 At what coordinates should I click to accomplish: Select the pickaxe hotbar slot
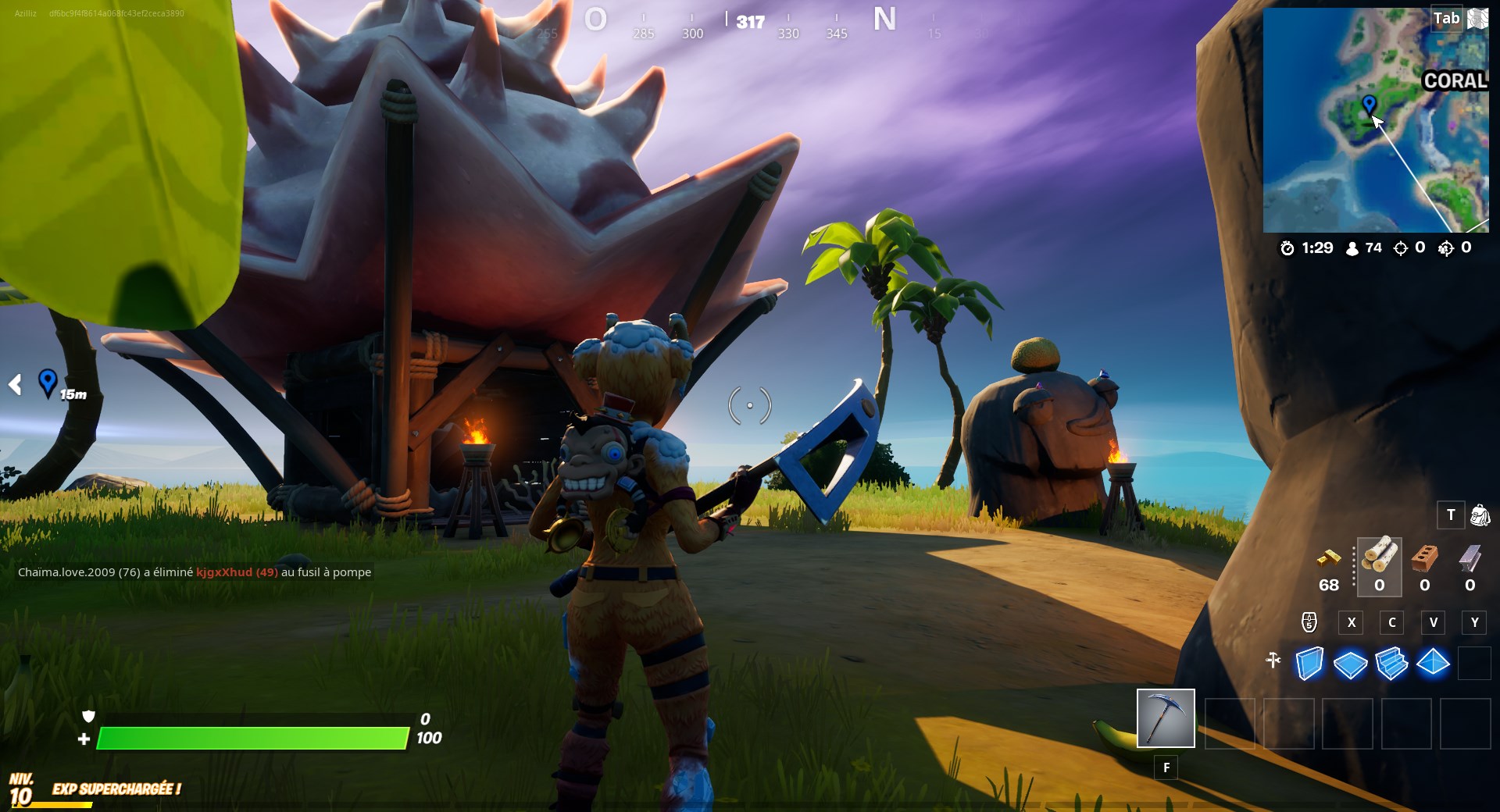(1166, 720)
